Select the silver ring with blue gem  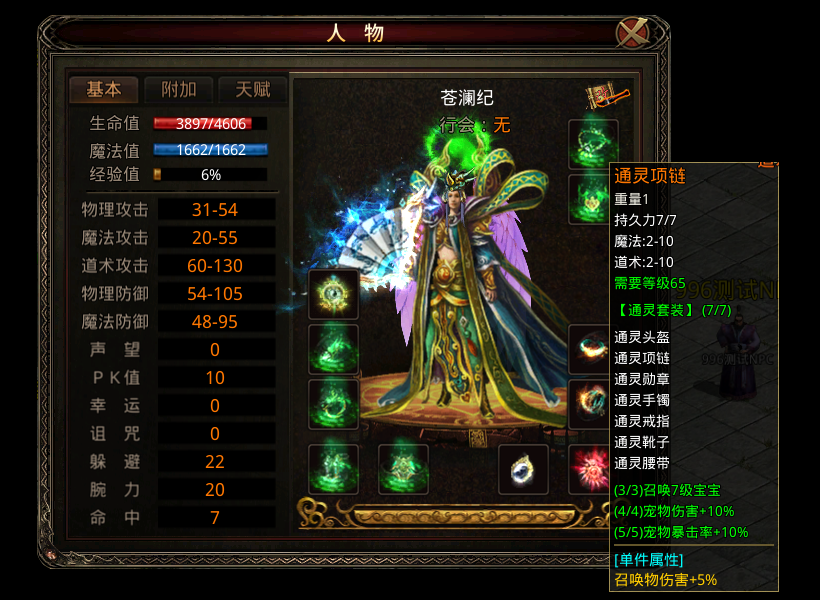(523, 469)
